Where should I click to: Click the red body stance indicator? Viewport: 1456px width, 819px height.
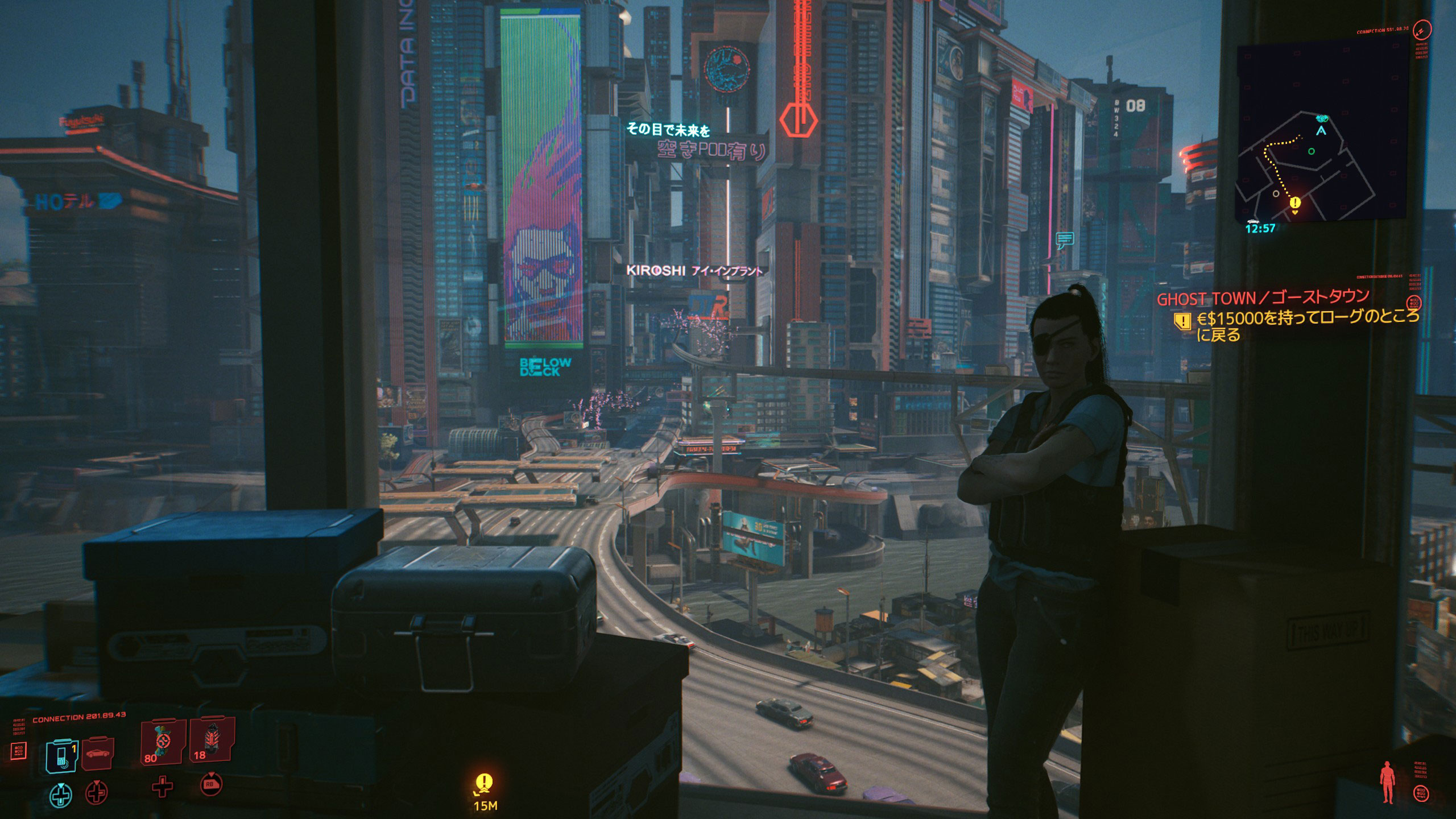tap(1387, 783)
